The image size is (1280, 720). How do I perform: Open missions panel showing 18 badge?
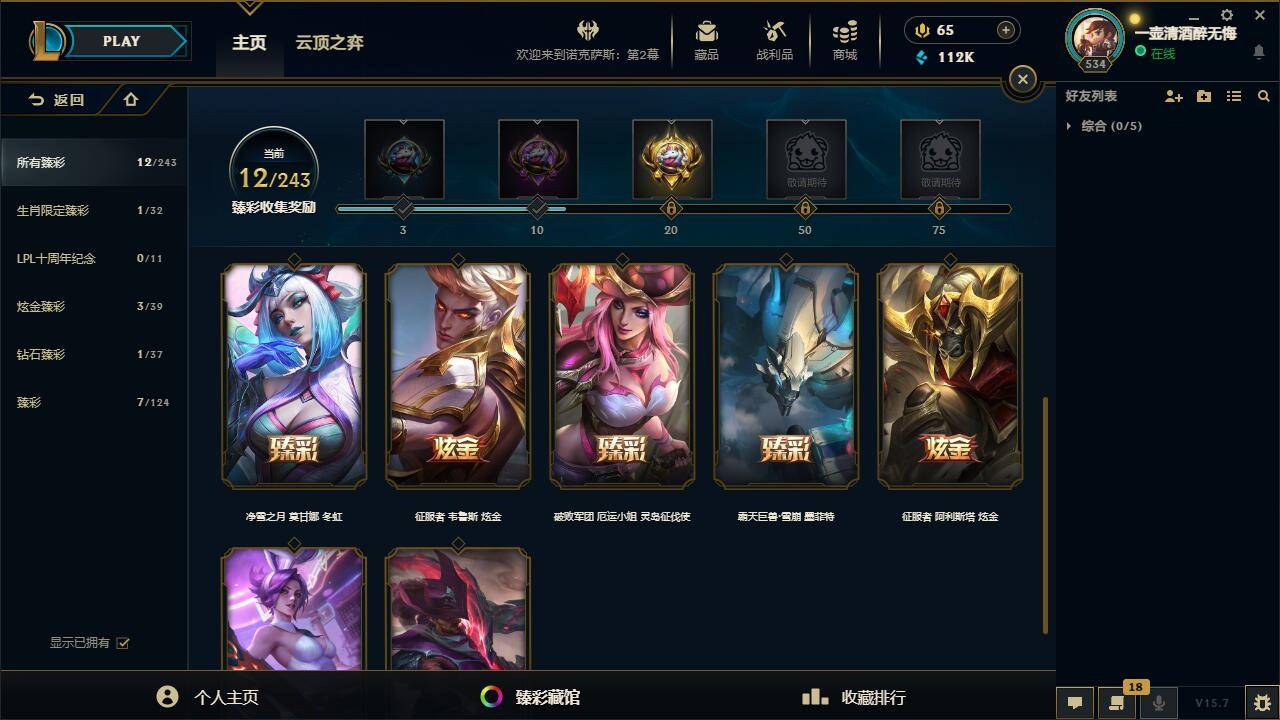tap(1115, 703)
